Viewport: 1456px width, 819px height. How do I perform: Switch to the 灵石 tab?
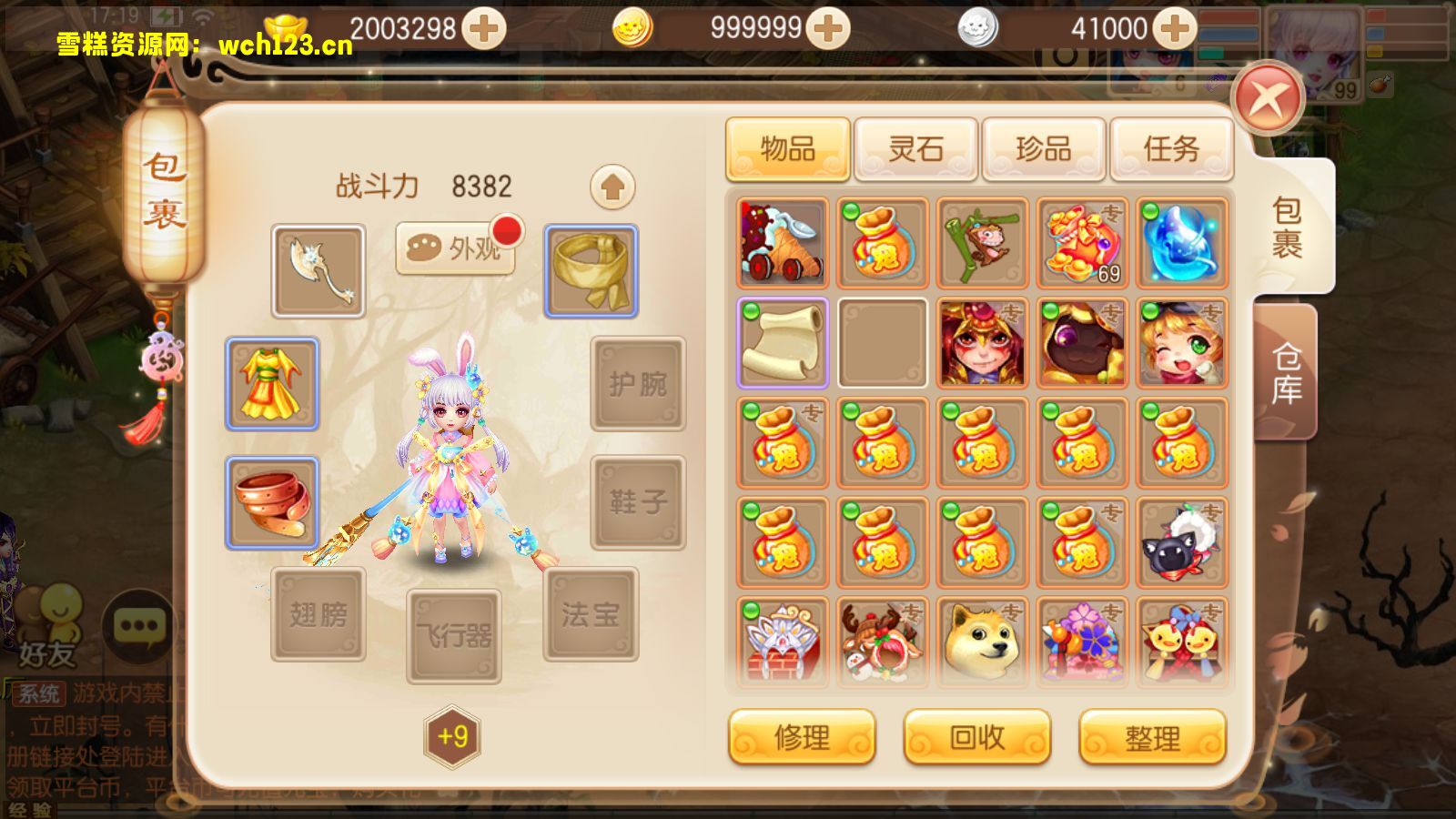[x=915, y=148]
